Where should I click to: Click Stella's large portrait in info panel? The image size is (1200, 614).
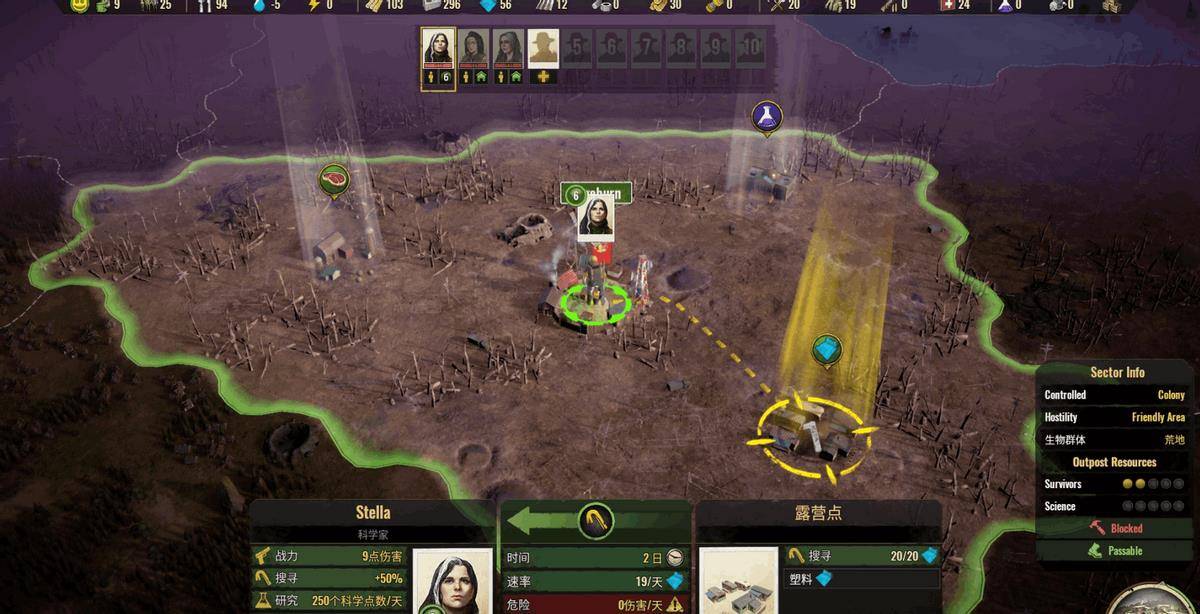[452, 582]
